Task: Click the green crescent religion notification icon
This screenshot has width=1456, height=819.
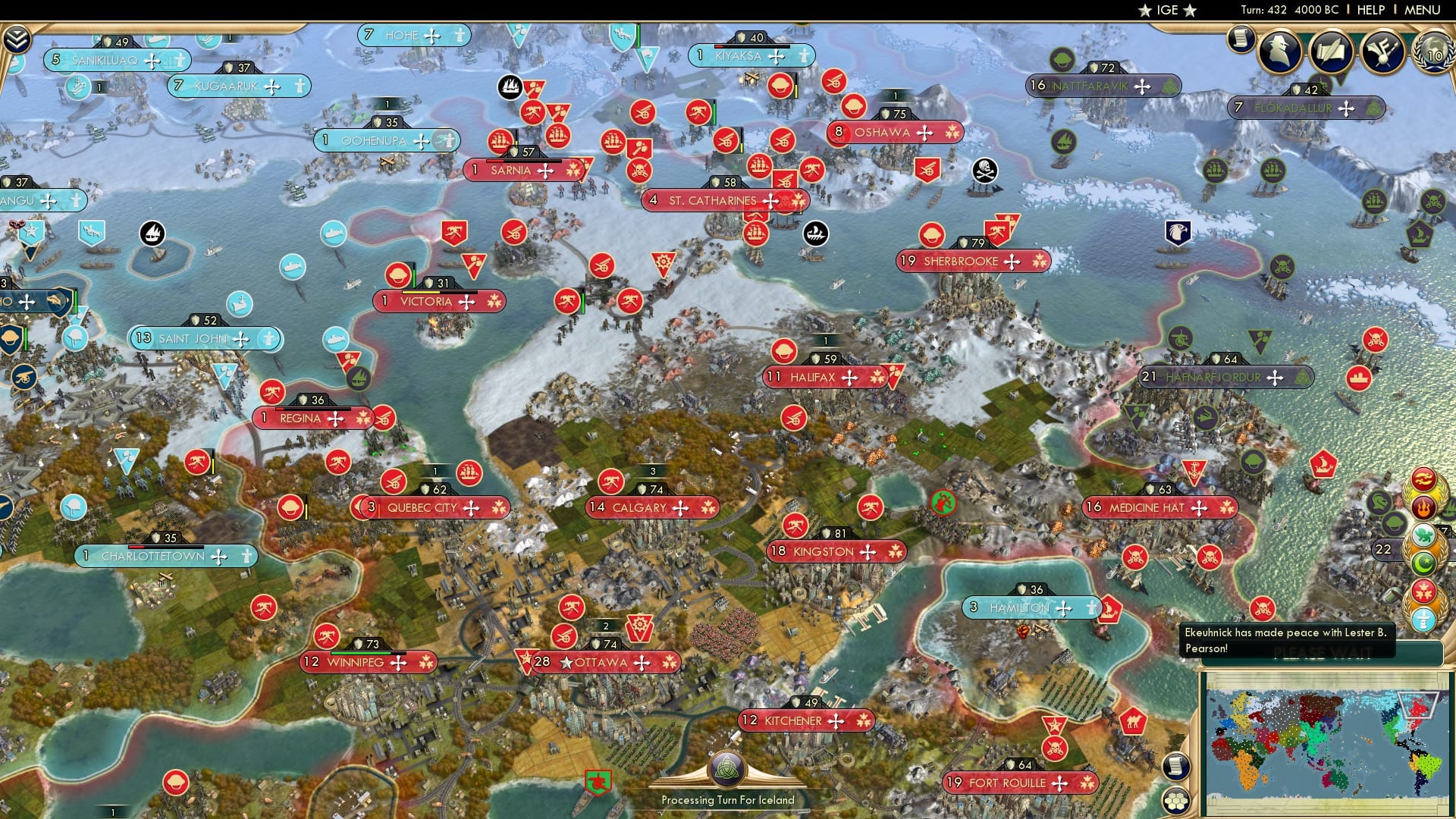Action: 1423,563
